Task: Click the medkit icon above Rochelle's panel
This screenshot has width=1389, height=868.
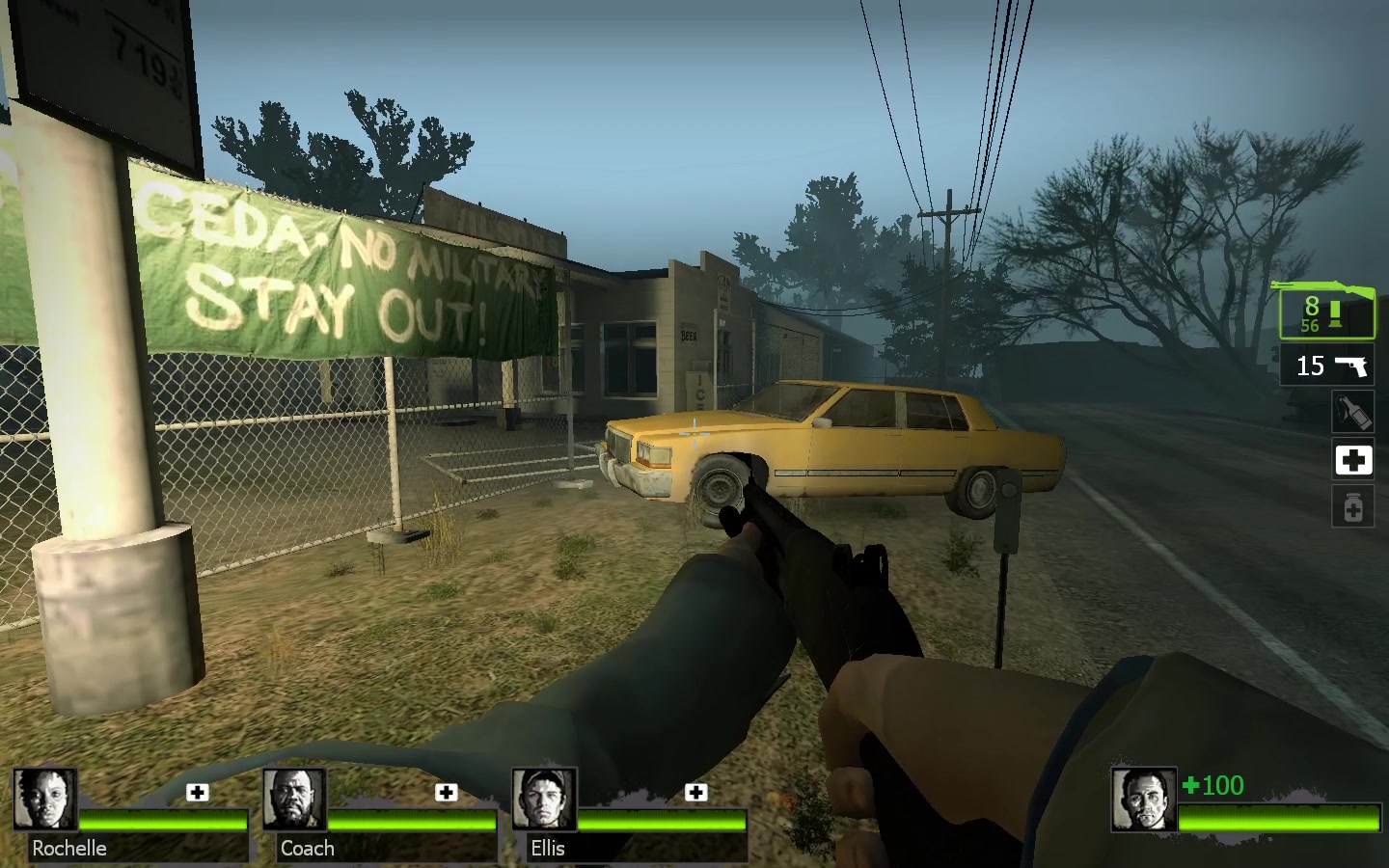Action: coord(198,793)
